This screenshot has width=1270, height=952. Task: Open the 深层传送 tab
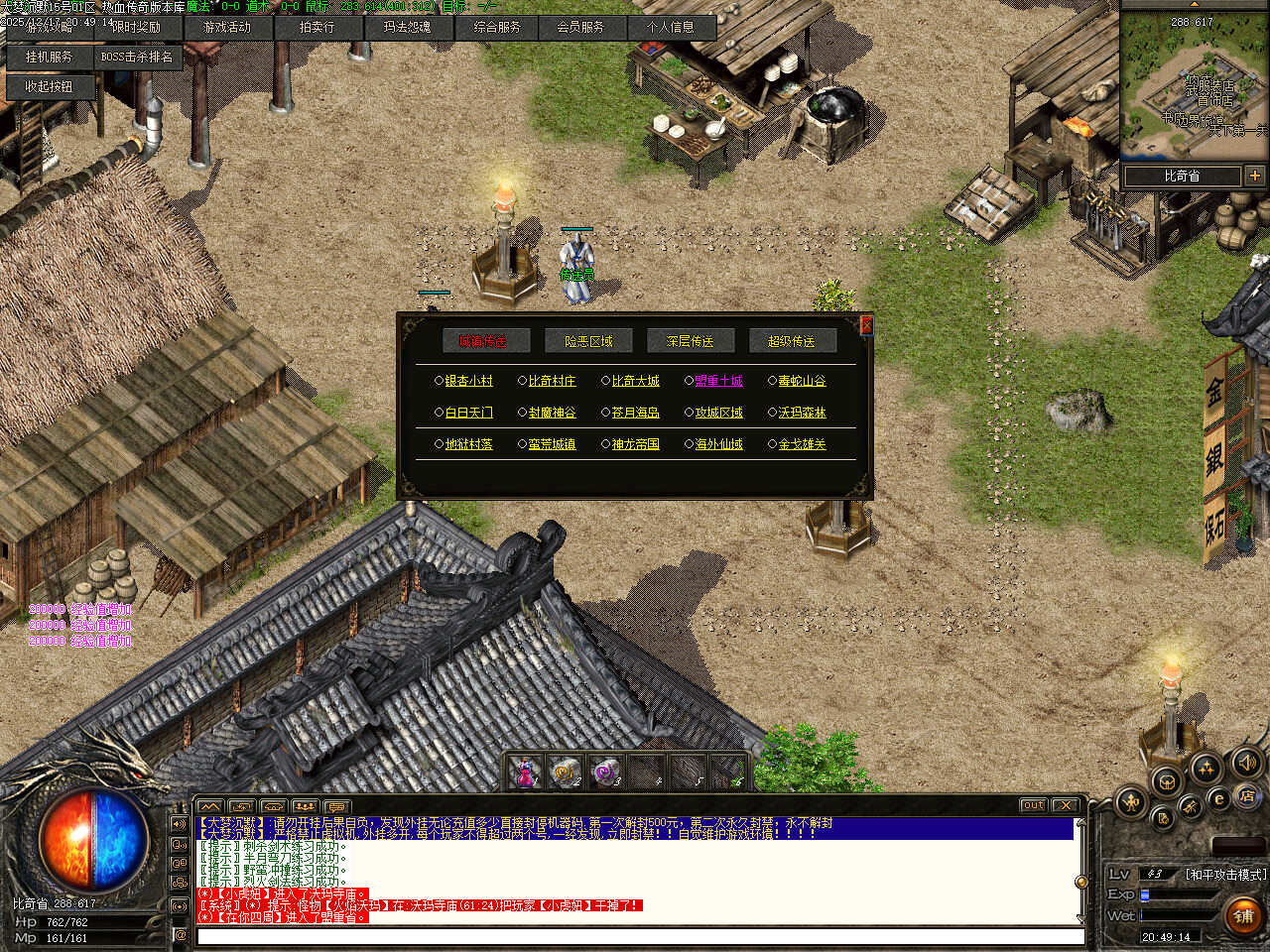click(691, 341)
